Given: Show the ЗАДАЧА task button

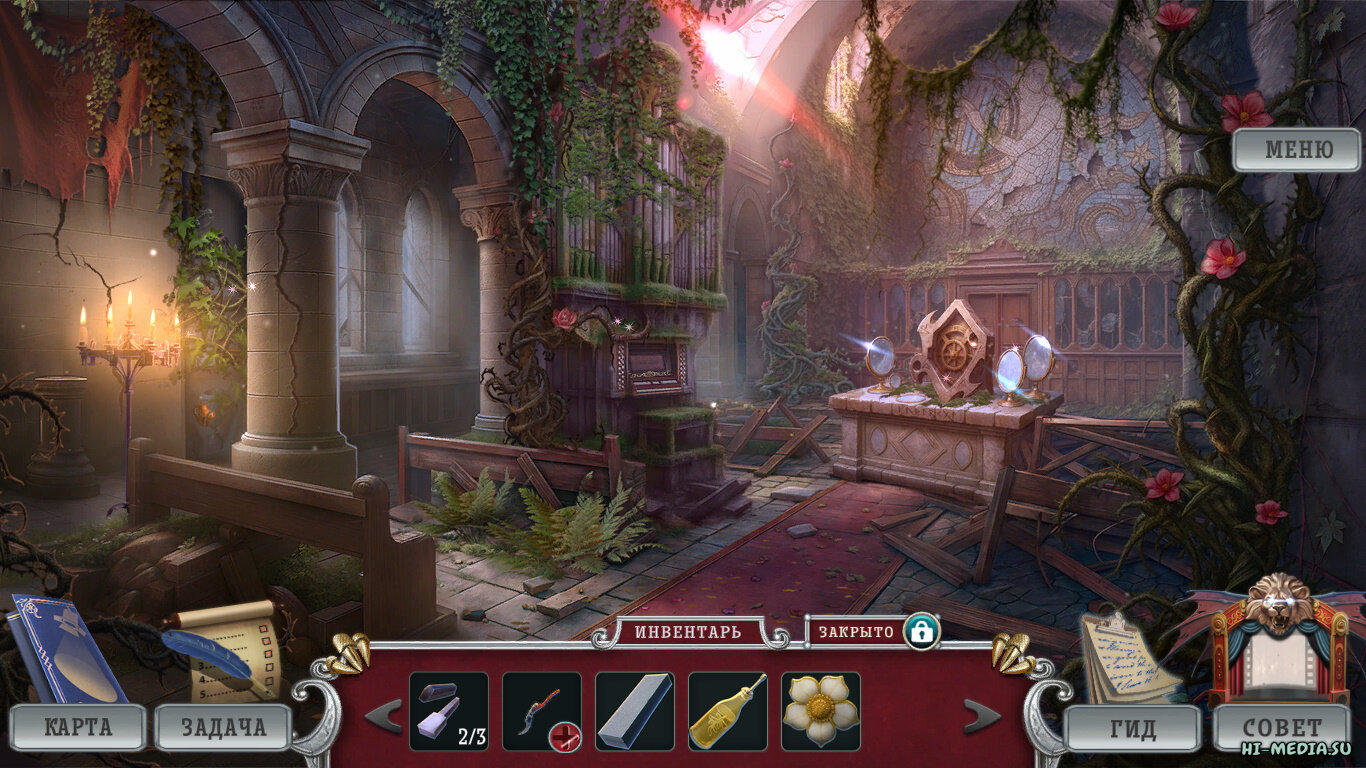Looking at the screenshot, I should (x=223, y=727).
